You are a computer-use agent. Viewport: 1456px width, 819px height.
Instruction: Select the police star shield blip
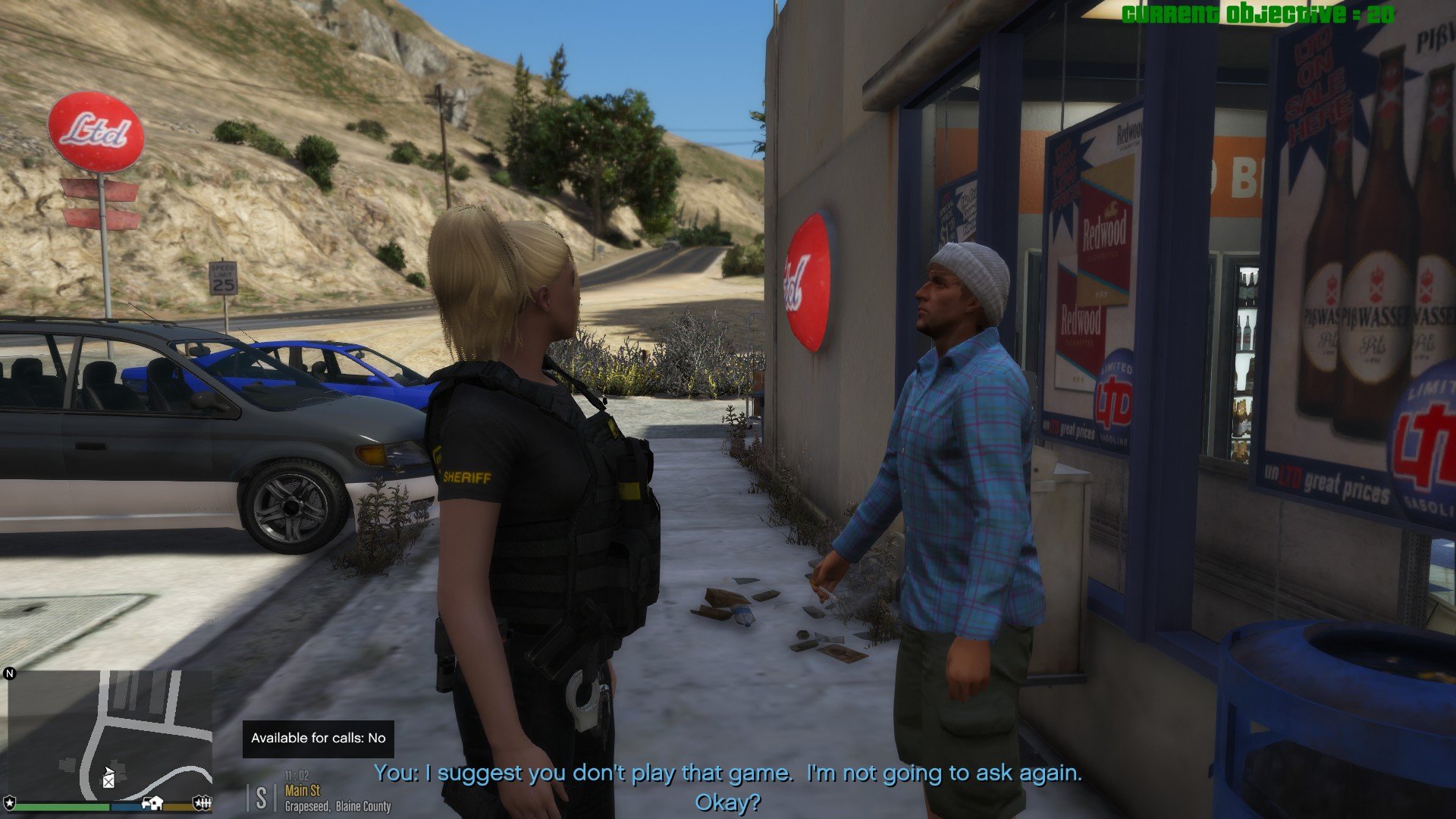10,802
